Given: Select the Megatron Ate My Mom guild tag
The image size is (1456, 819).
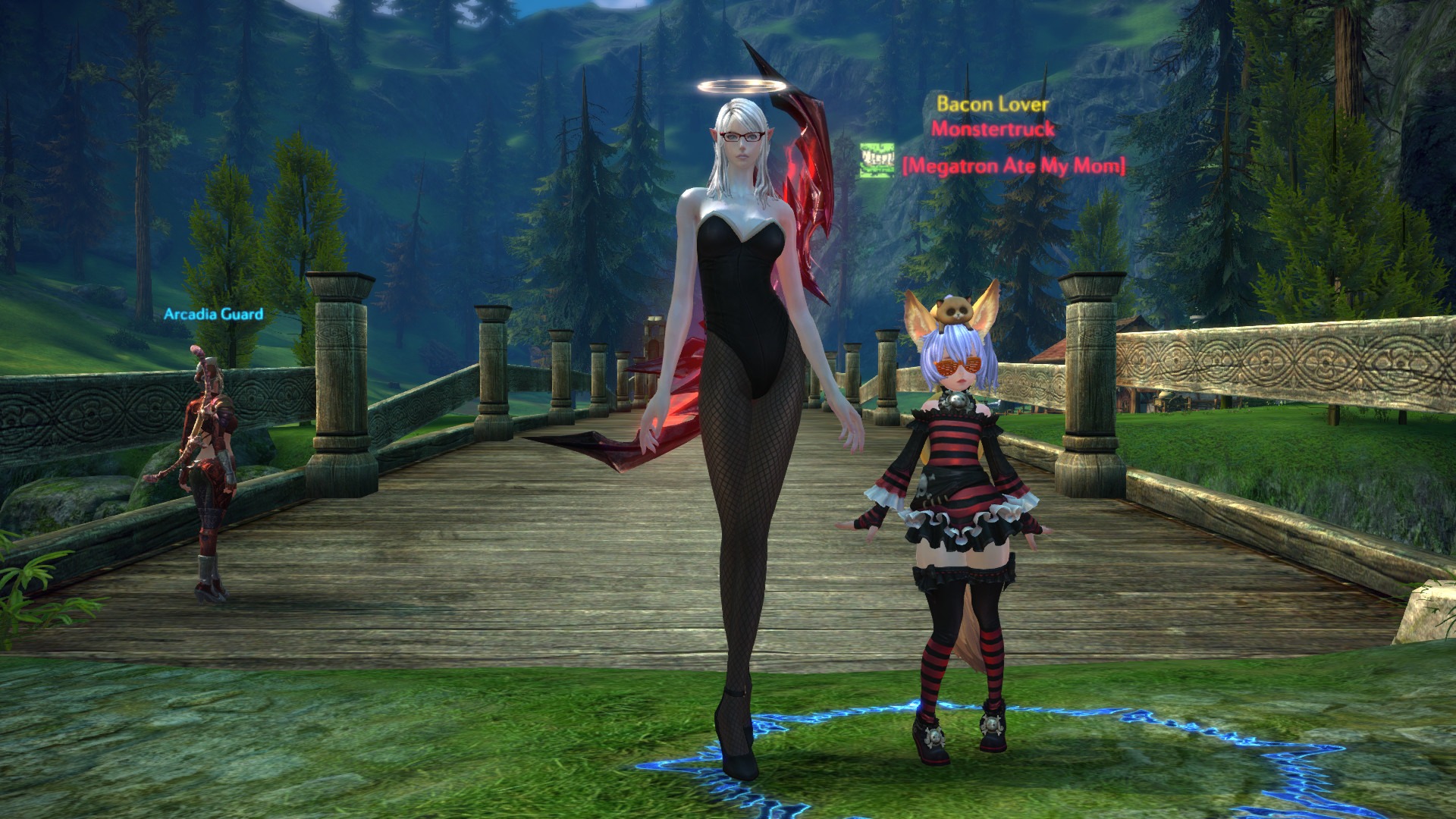Looking at the screenshot, I should [x=1013, y=165].
